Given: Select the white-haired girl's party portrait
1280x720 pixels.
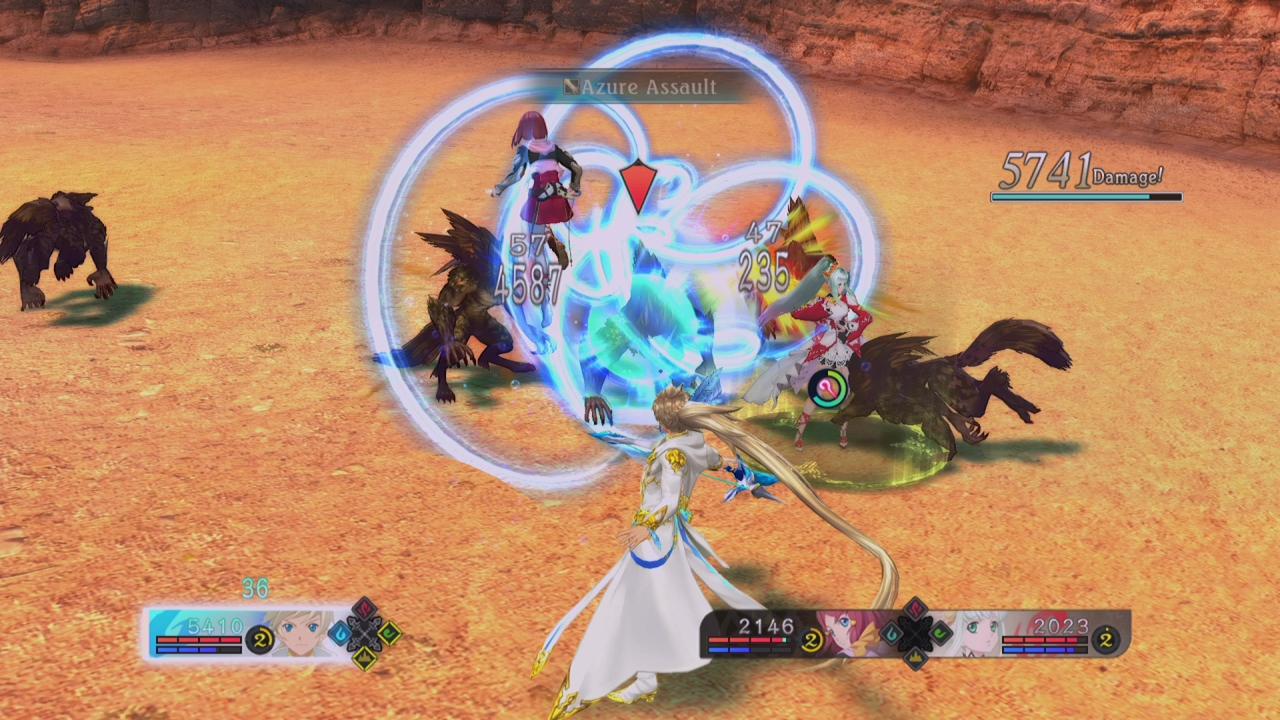Looking at the screenshot, I should 975,632.
